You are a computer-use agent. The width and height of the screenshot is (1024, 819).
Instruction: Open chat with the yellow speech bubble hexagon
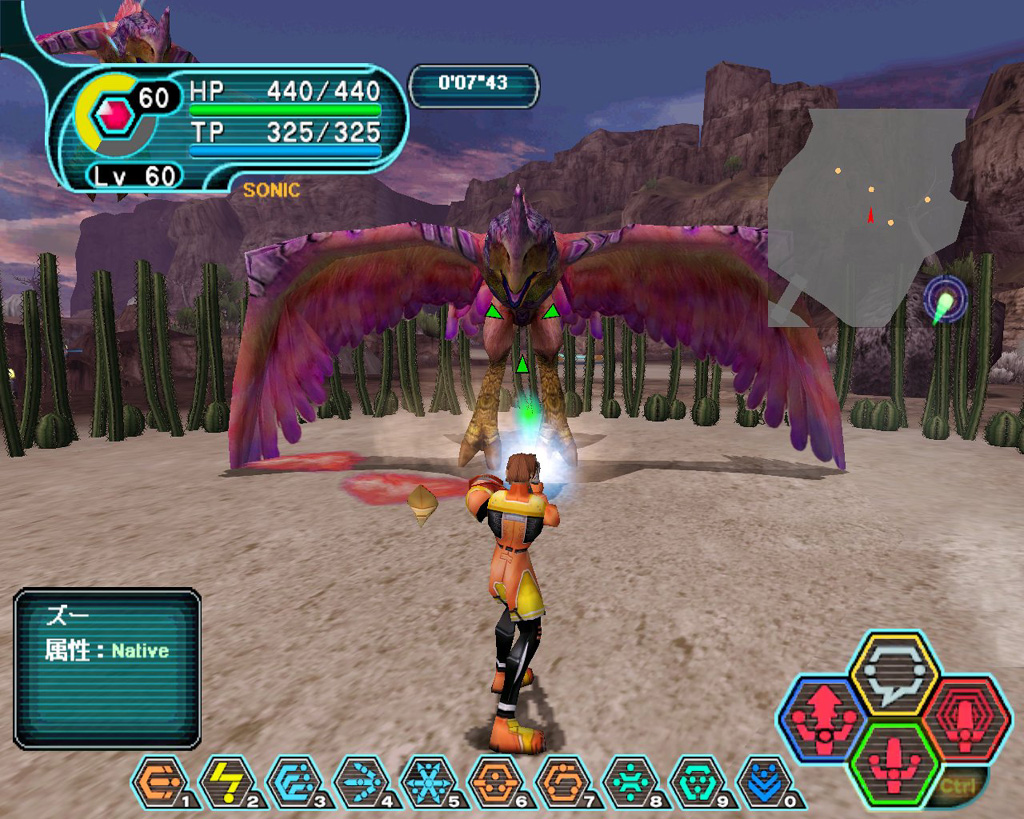(x=893, y=675)
